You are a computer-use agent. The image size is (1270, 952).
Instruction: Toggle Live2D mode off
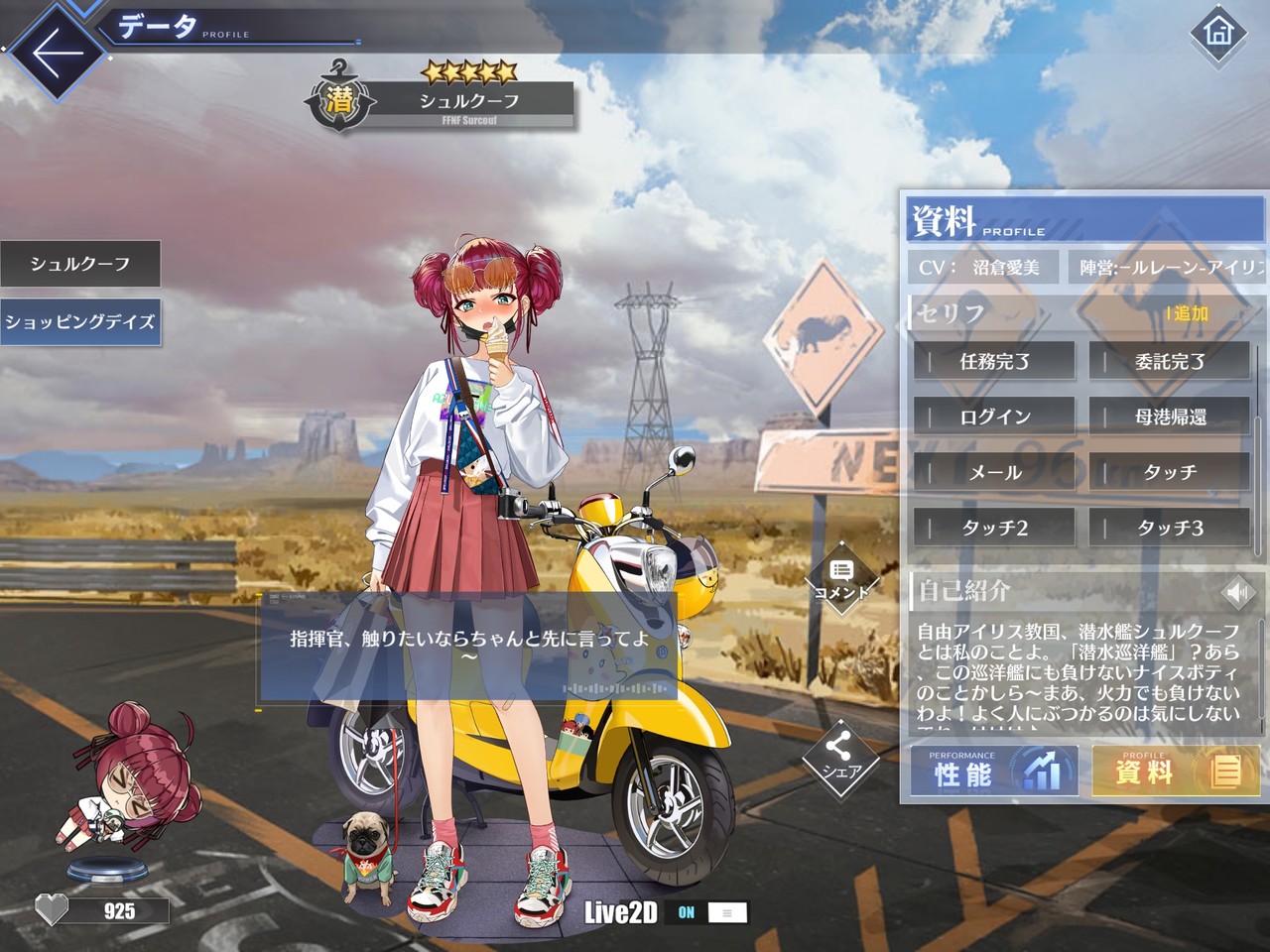(727, 914)
